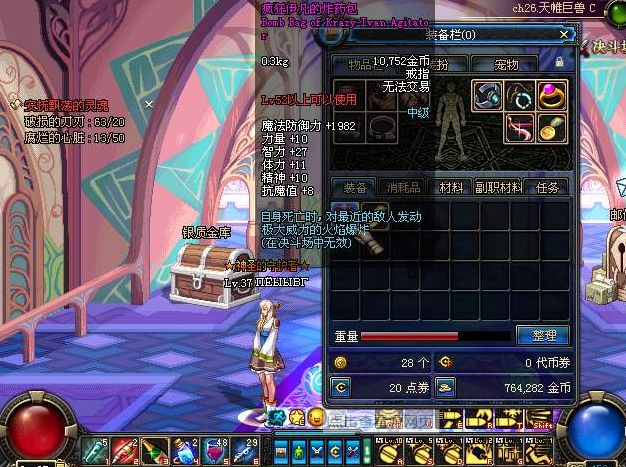Show the 材料 materials tab
This screenshot has width=626, height=467.
click(450, 187)
